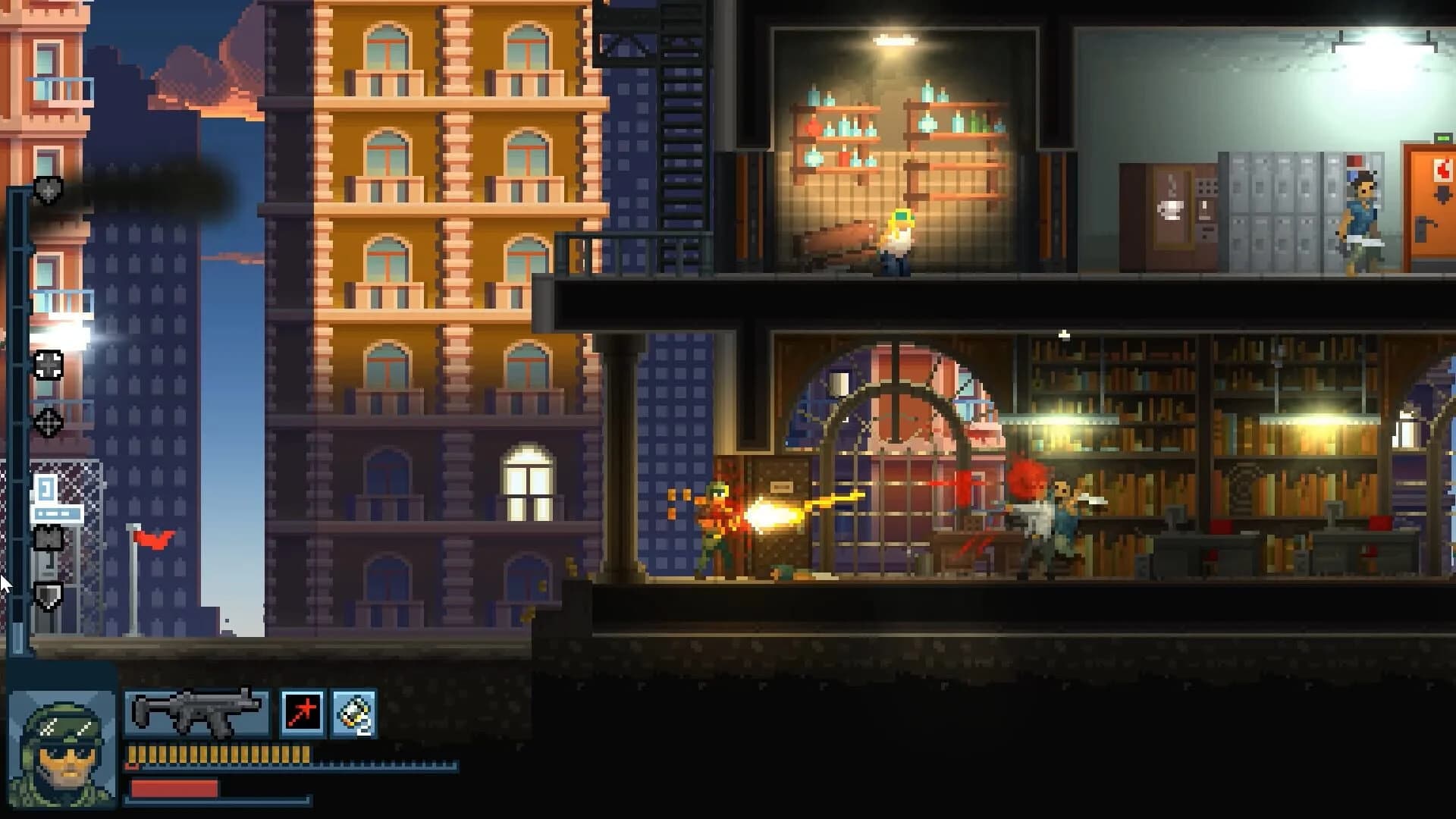
Task: Click the crosshair pickup icon on the ladder
Action: pyautogui.click(x=48, y=425)
